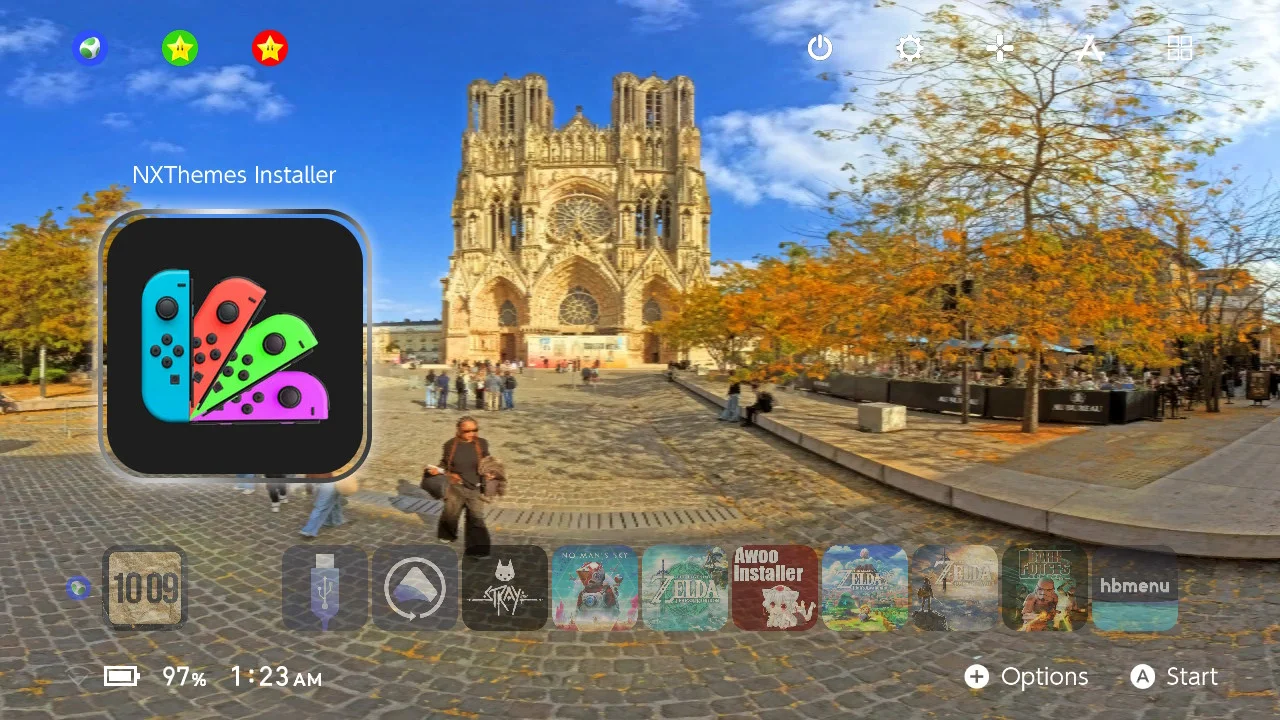
Task: Open the All Software grid
Action: [x=1180, y=48]
